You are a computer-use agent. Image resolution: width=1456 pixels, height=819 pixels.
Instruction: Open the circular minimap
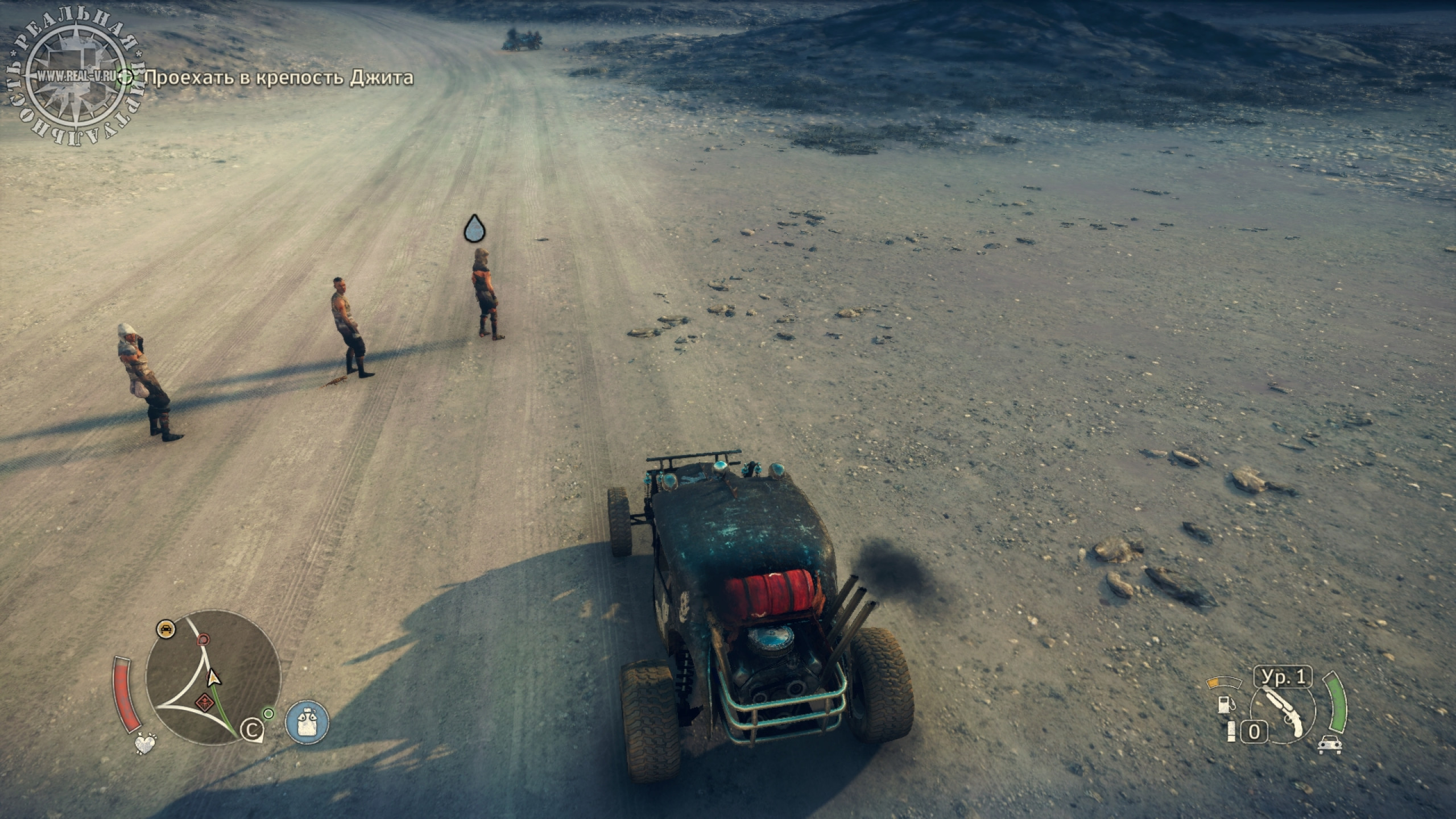213,676
